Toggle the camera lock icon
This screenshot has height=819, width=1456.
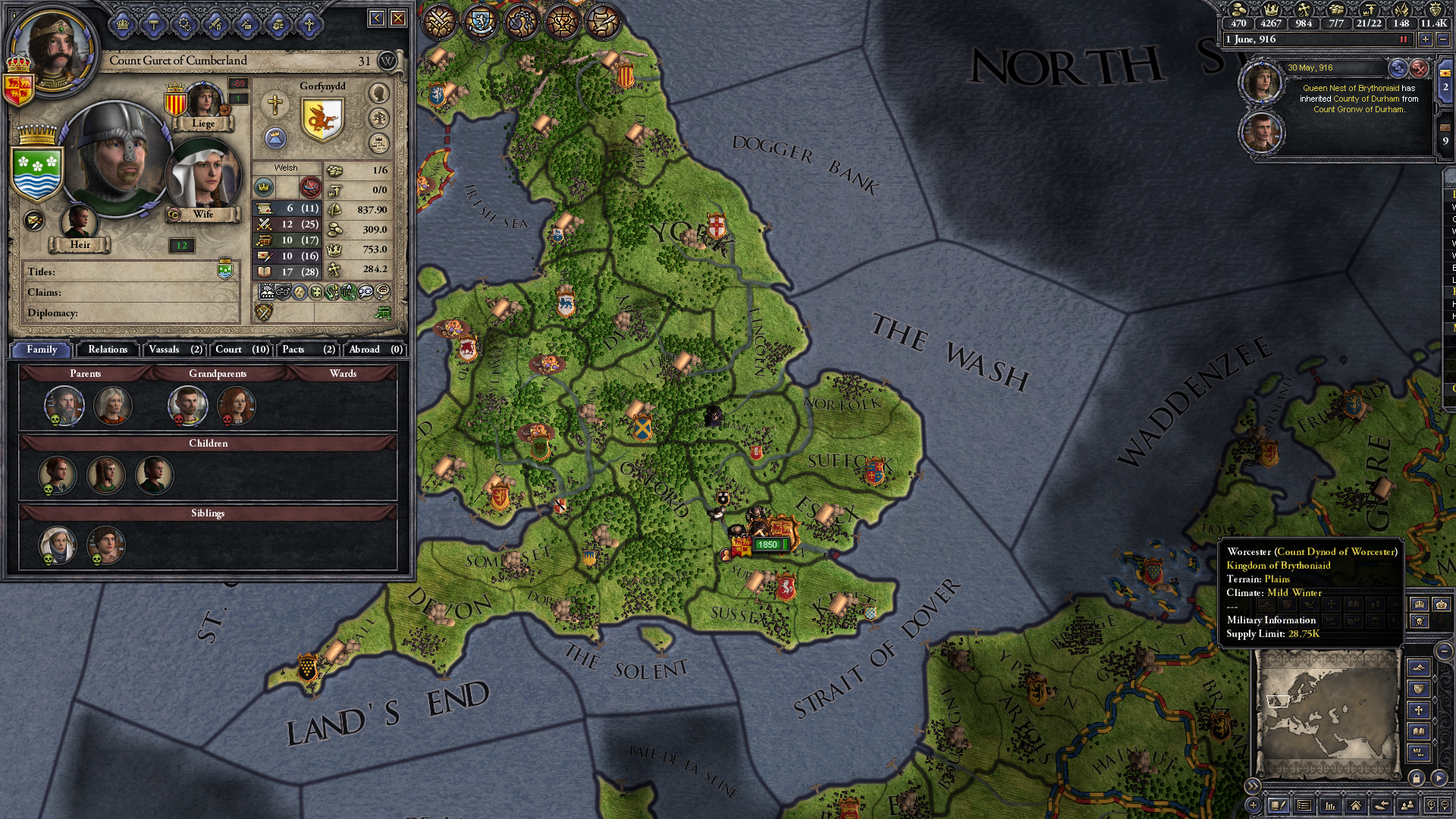pyautogui.click(x=1417, y=778)
